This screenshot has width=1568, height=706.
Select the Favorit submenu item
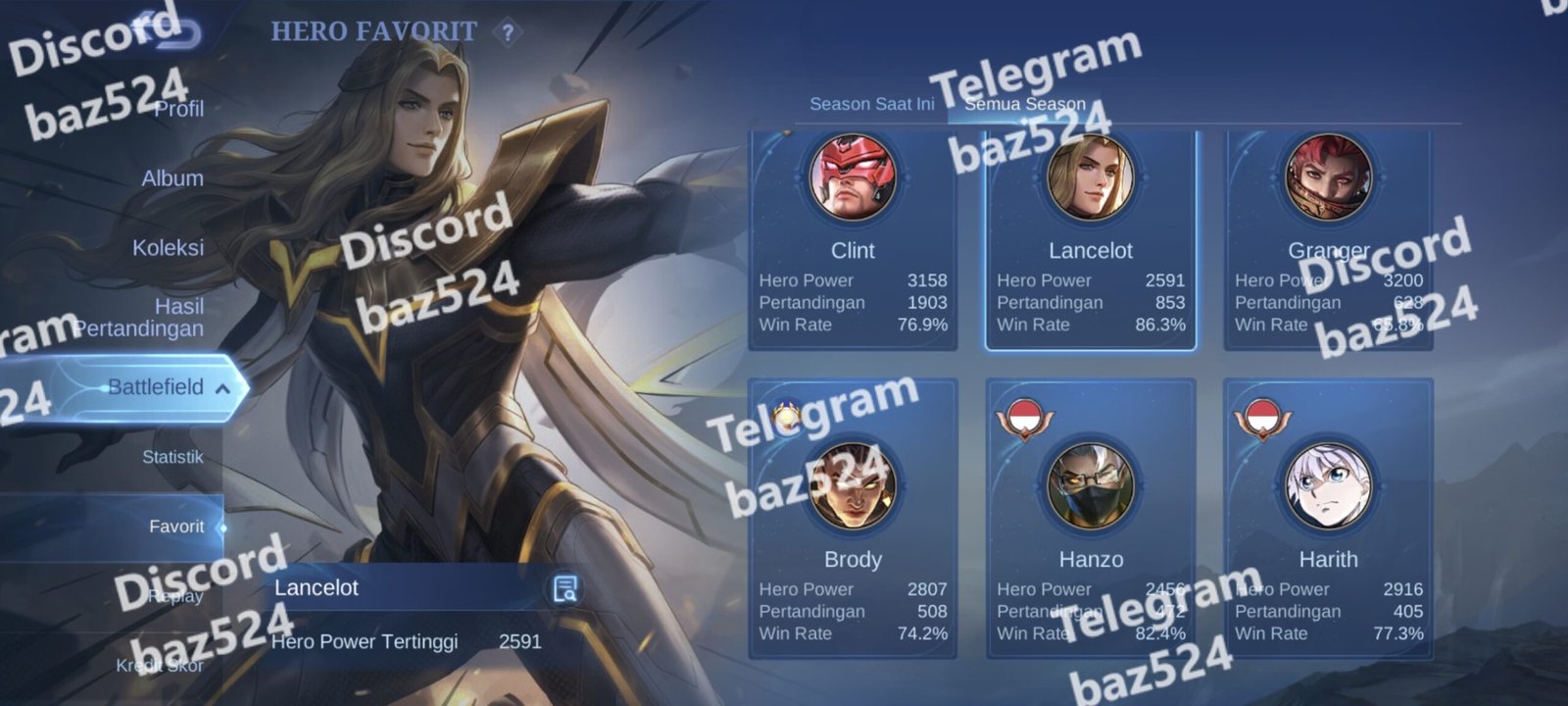click(176, 527)
